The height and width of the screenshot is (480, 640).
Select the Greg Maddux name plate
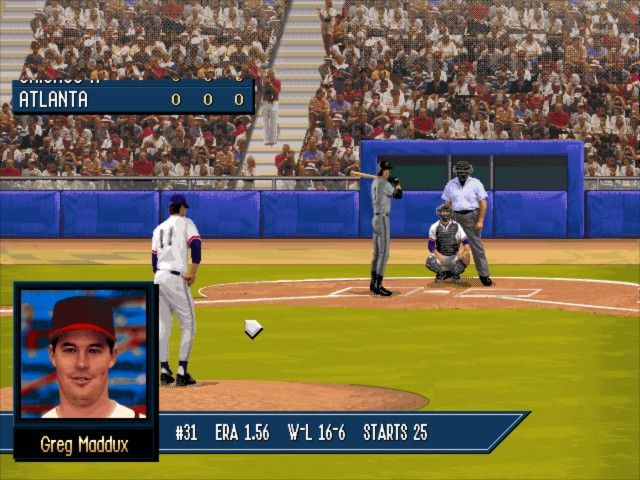(84, 444)
